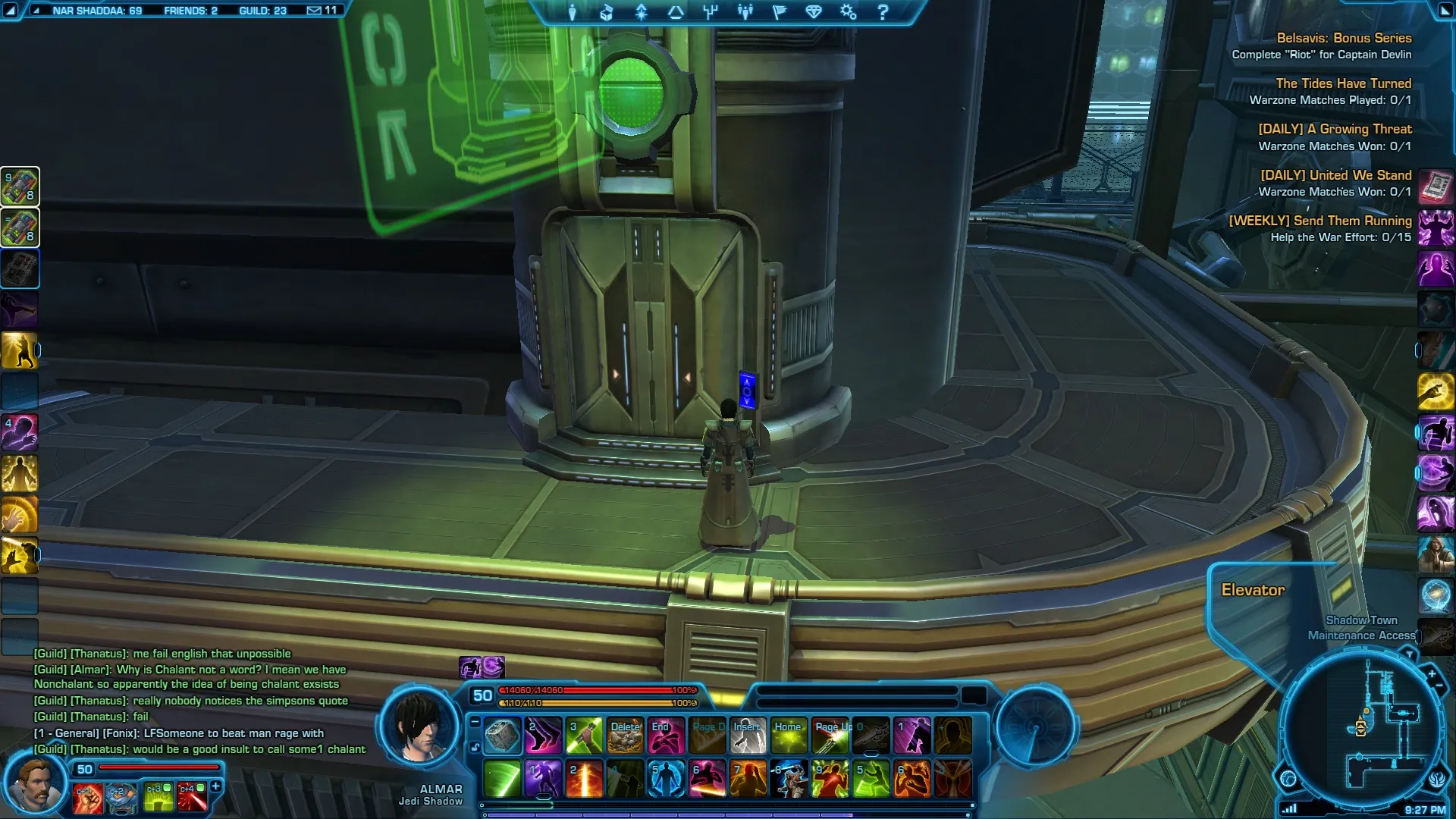Activate the ability bound to Home
Screen dimensions: 1456x819
[789, 736]
